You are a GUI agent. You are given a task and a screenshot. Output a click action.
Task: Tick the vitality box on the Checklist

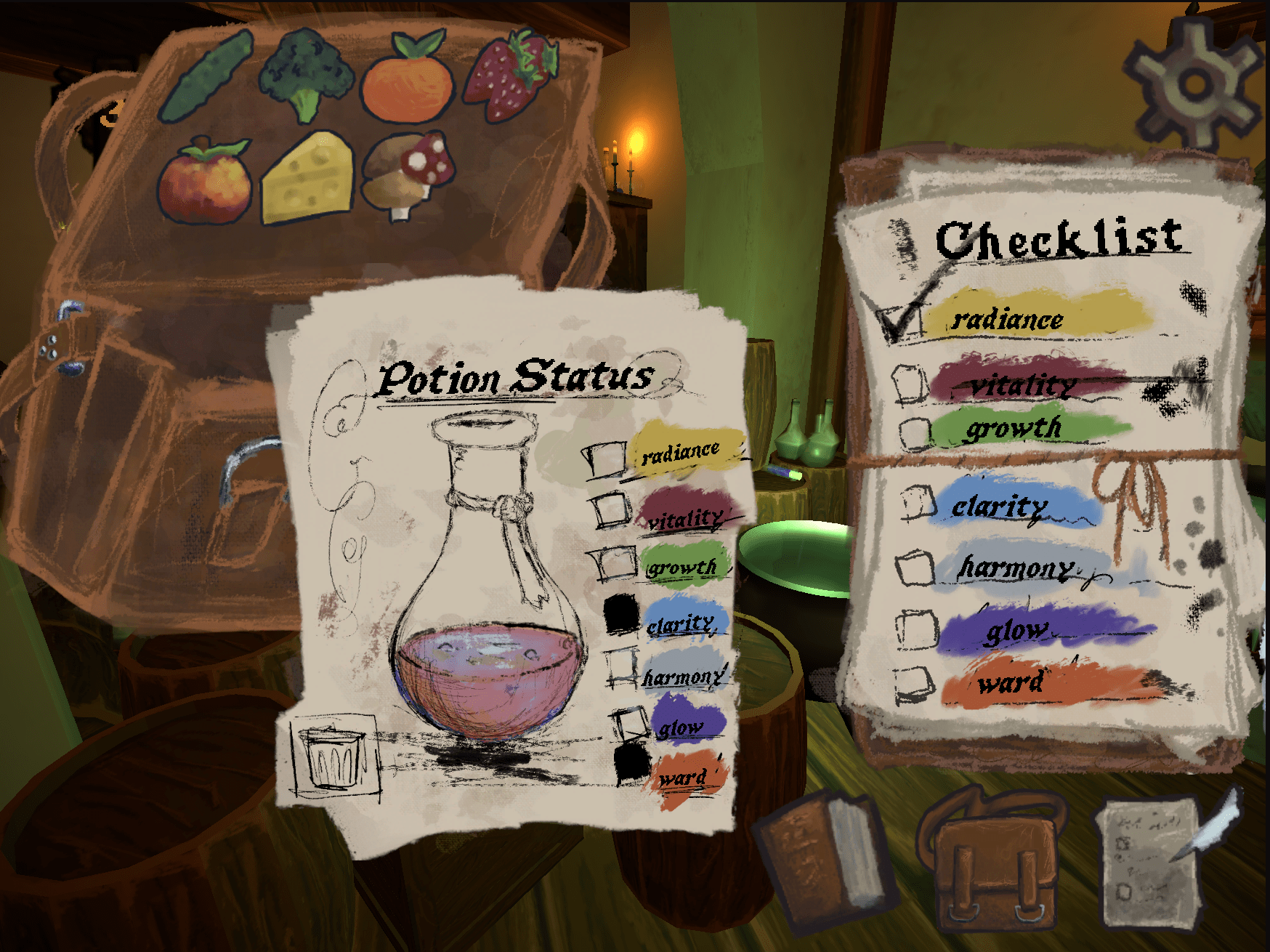(909, 382)
